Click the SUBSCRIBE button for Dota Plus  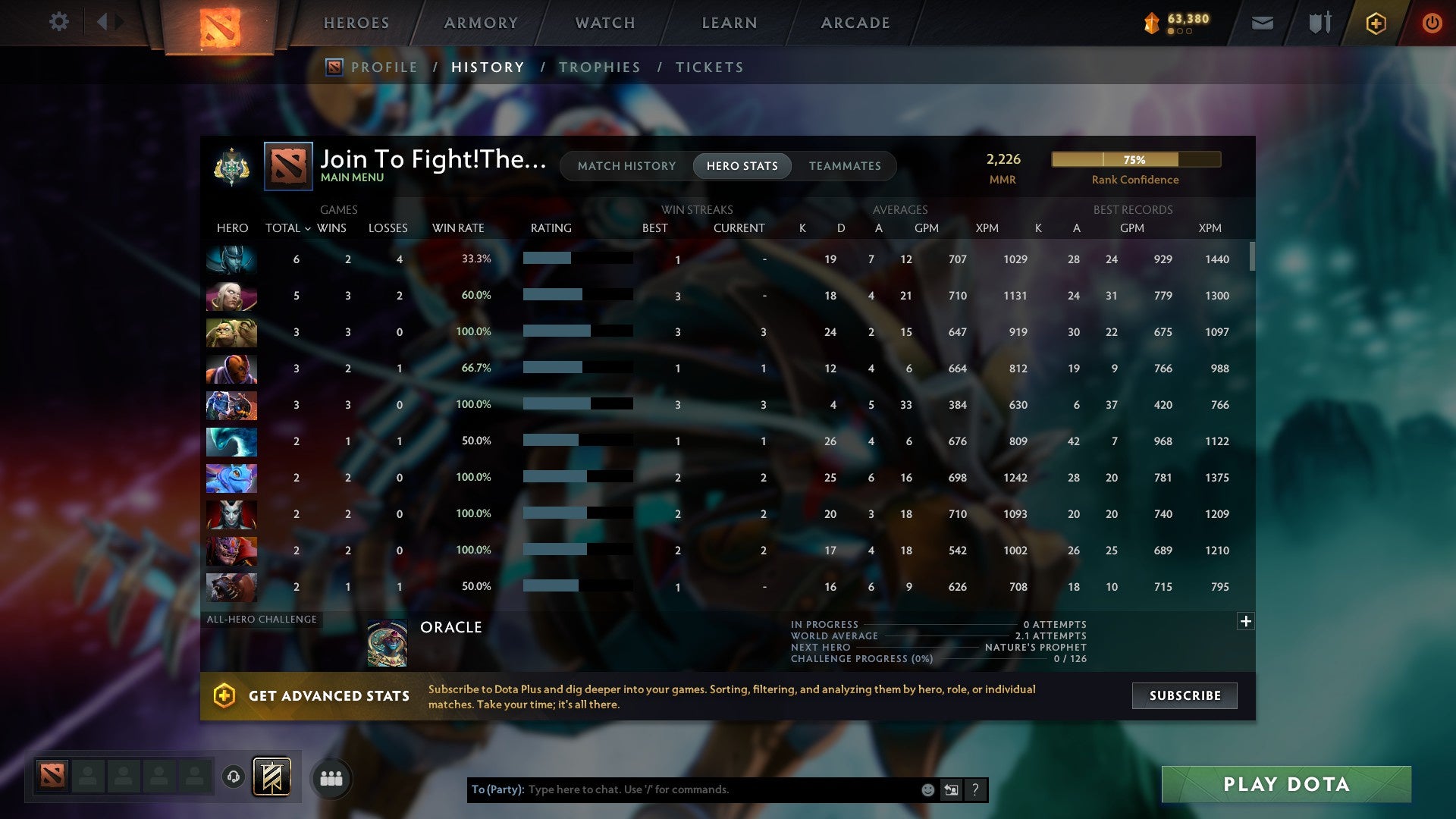1184,695
